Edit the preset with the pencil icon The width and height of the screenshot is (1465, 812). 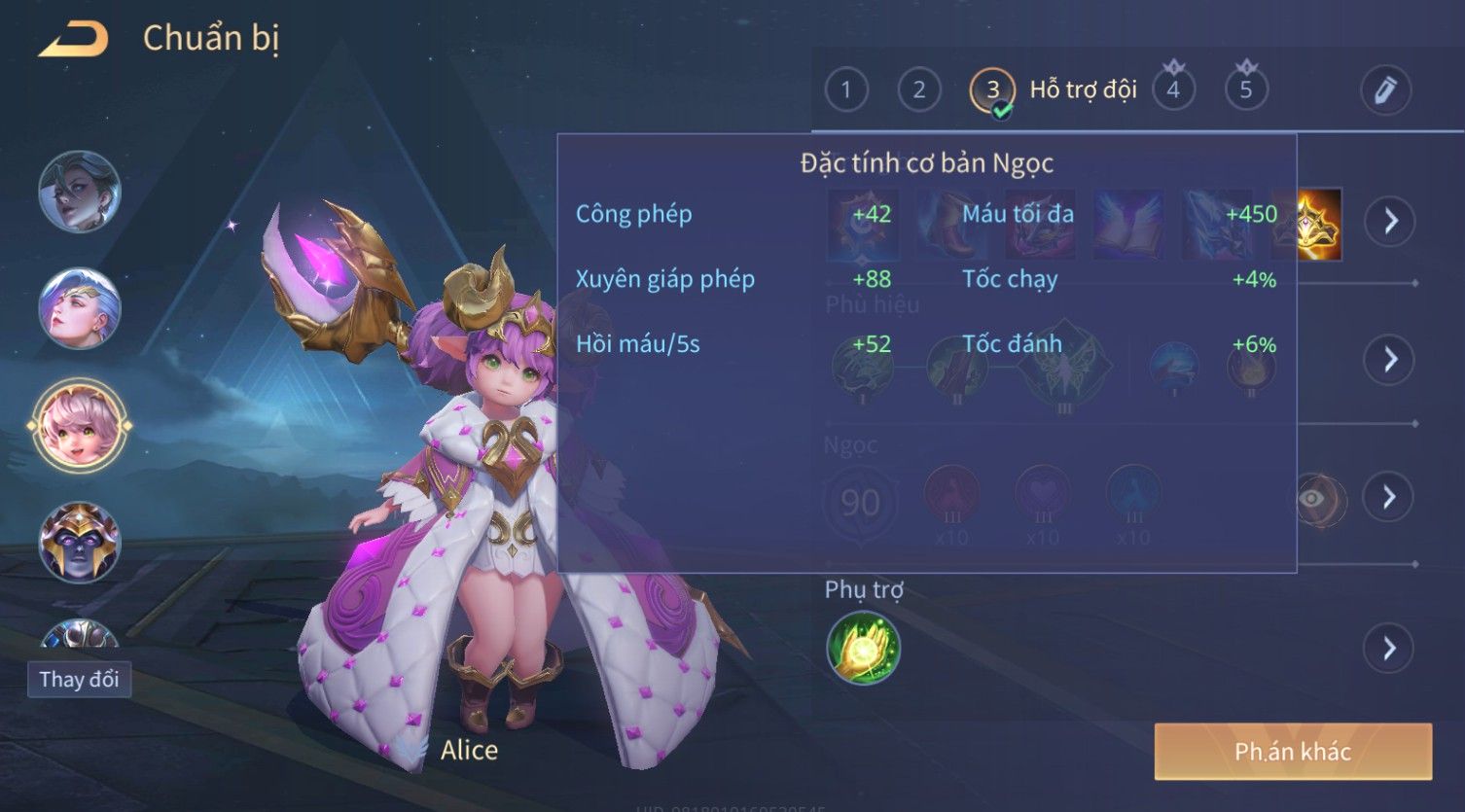(x=1385, y=90)
